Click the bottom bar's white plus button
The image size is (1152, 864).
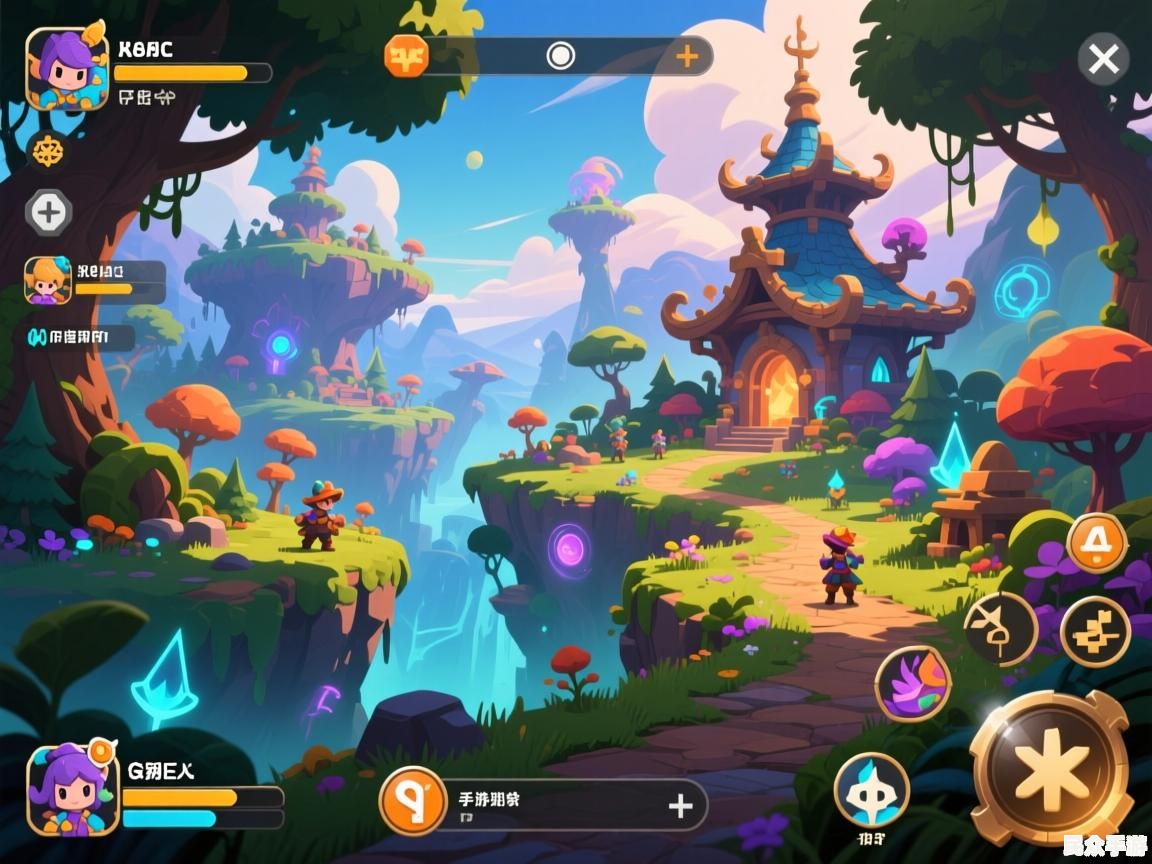click(x=680, y=806)
